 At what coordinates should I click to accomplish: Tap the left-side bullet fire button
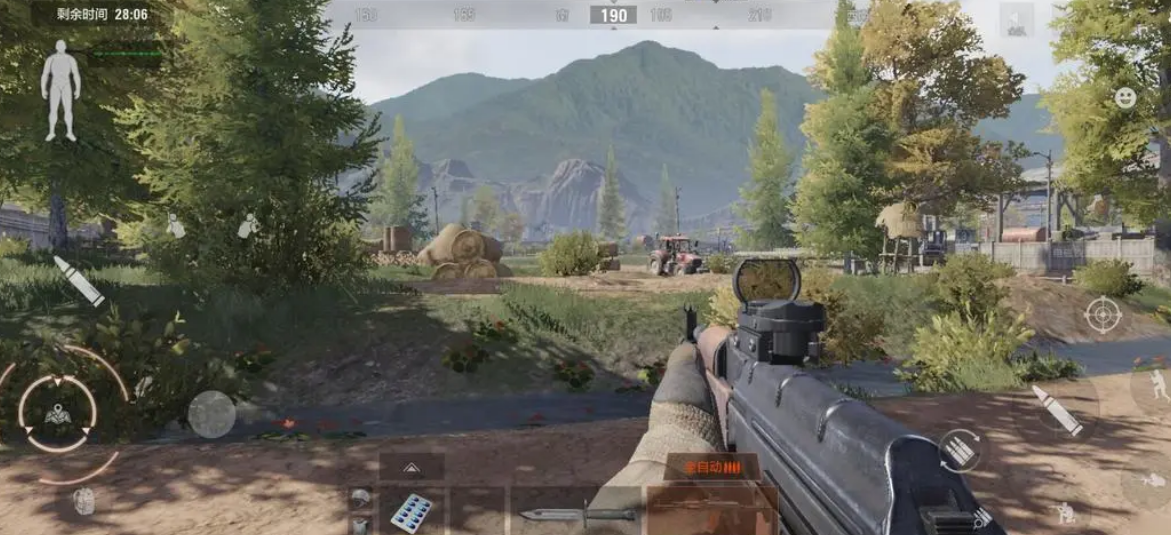(x=78, y=281)
